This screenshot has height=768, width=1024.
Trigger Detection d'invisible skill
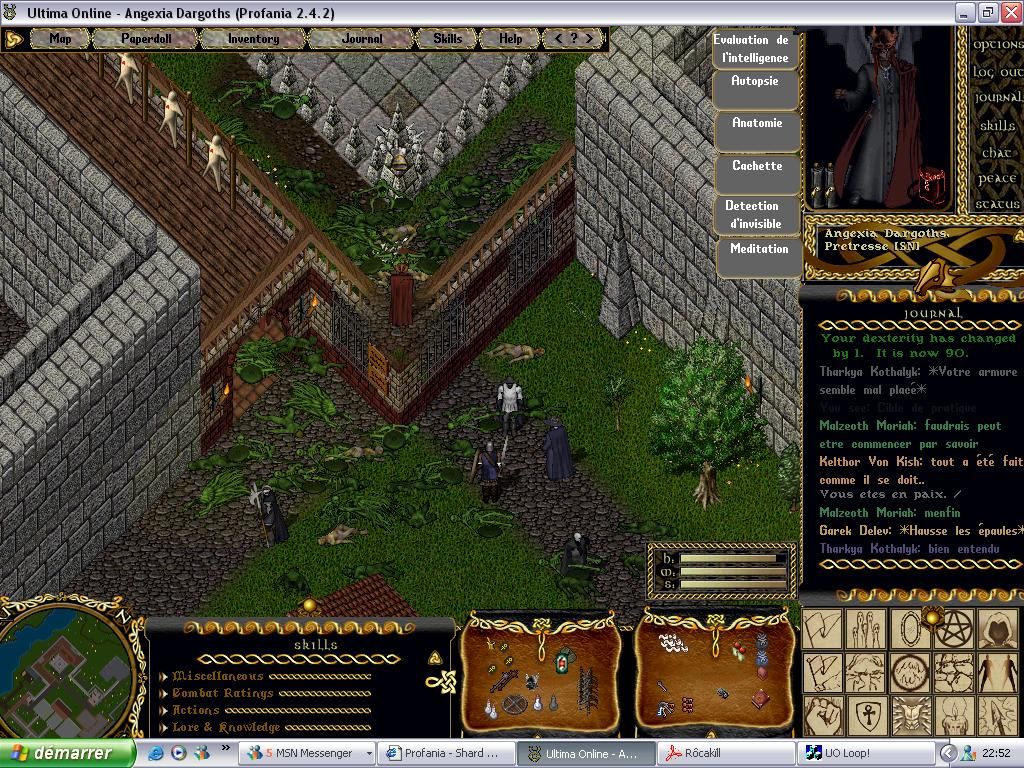[x=753, y=214]
